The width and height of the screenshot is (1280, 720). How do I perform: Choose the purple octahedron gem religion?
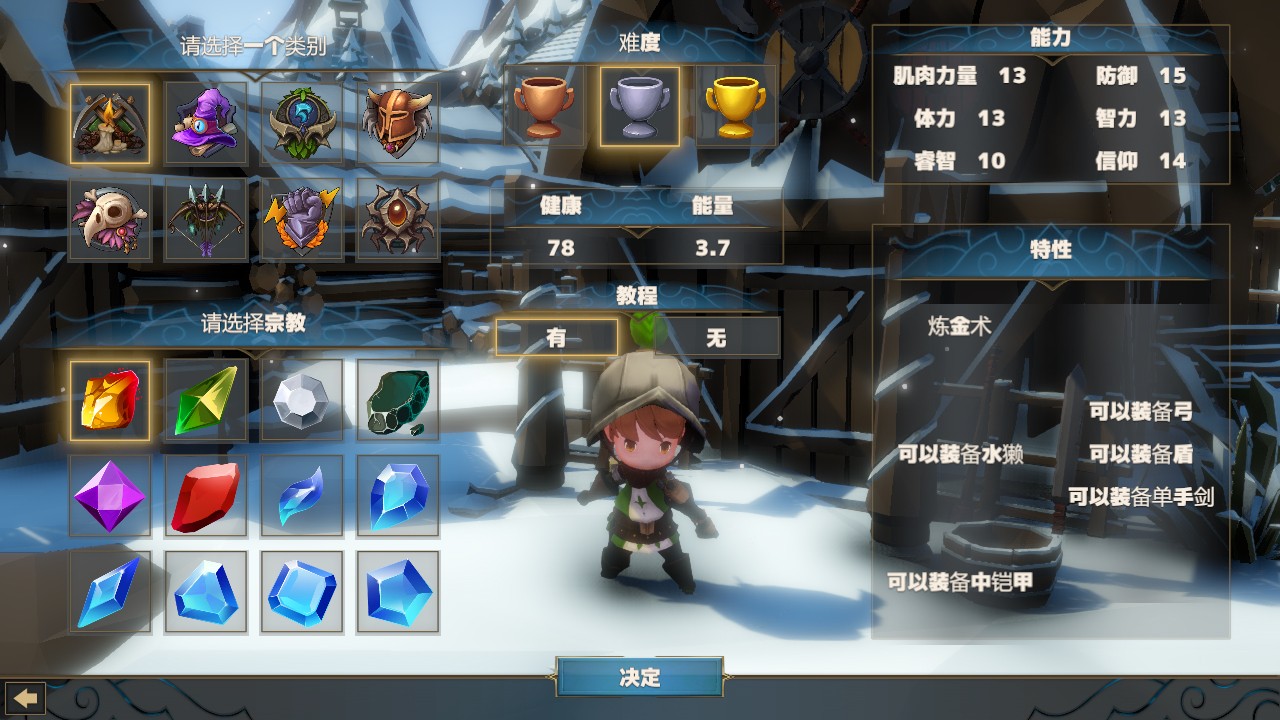(x=110, y=496)
